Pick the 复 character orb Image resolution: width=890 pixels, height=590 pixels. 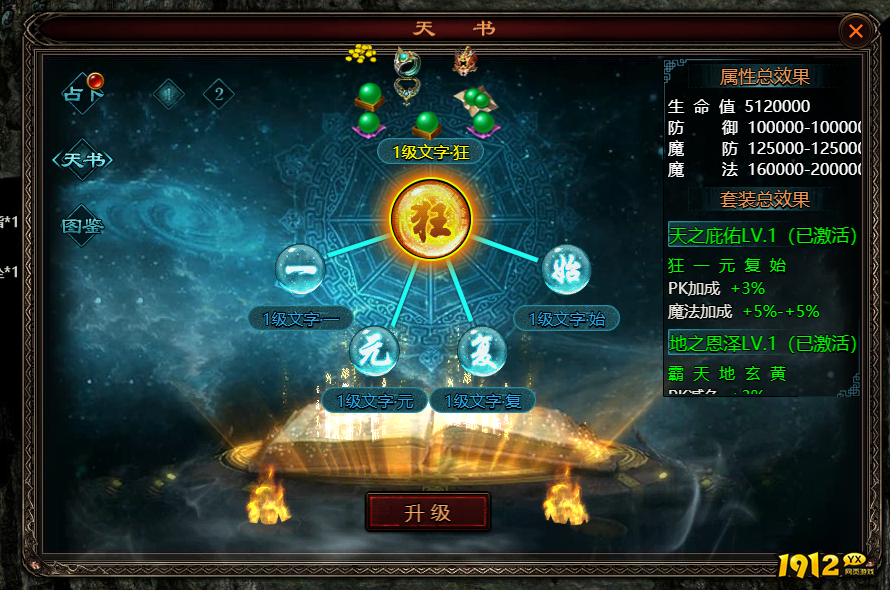pos(482,351)
